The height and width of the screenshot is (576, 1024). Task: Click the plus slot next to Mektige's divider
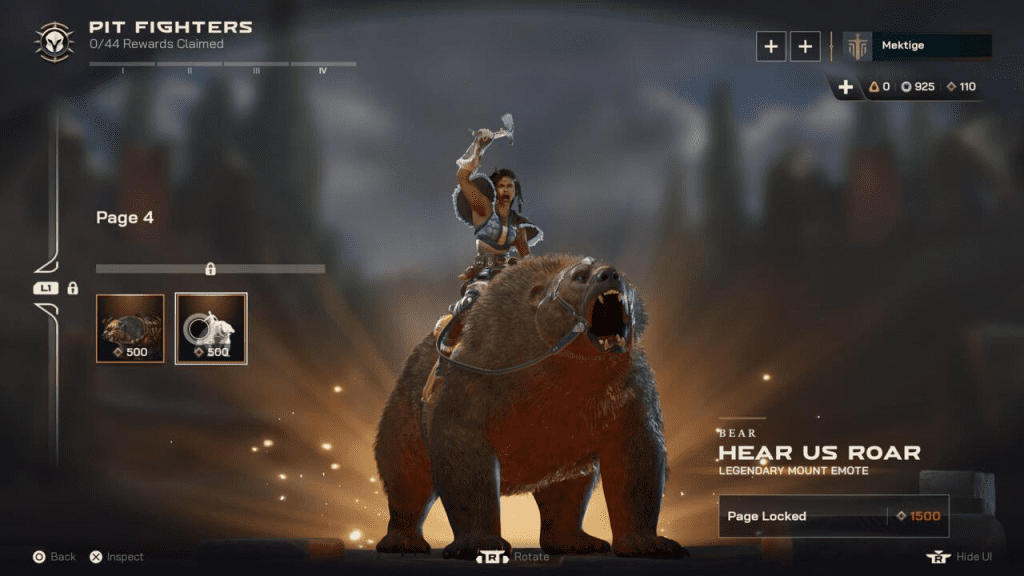click(x=805, y=46)
